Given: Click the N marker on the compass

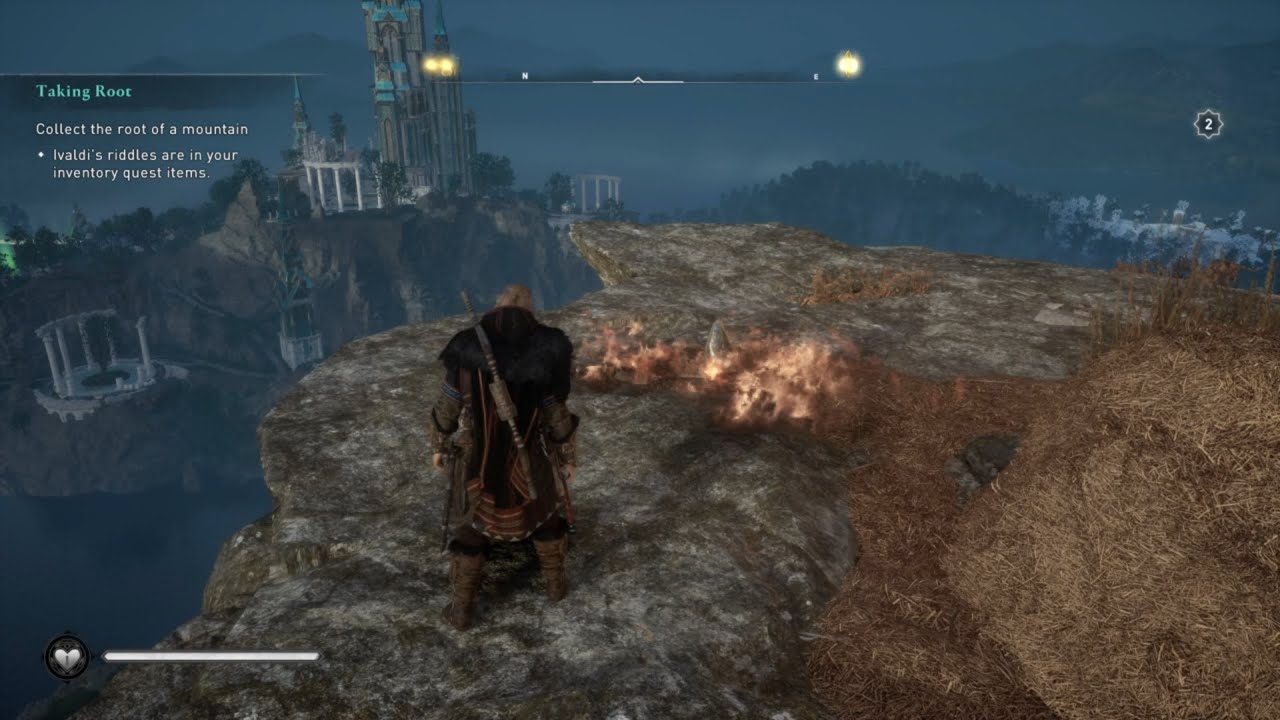Looking at the screenshot, I should 524,74.
